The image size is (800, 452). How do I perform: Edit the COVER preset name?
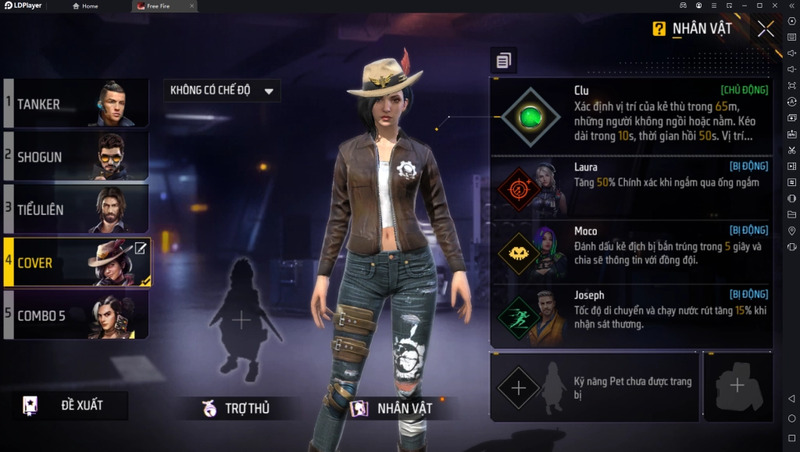[140, 249]
